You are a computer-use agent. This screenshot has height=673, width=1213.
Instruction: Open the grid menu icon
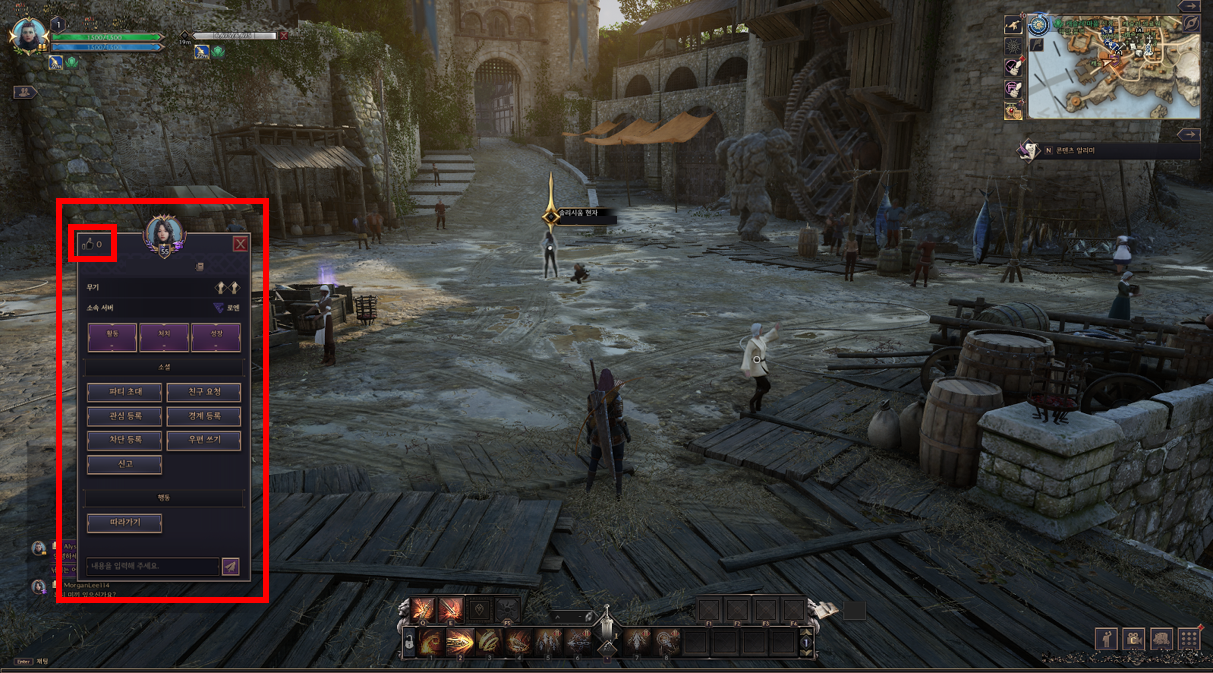[x=1188, y=638]
